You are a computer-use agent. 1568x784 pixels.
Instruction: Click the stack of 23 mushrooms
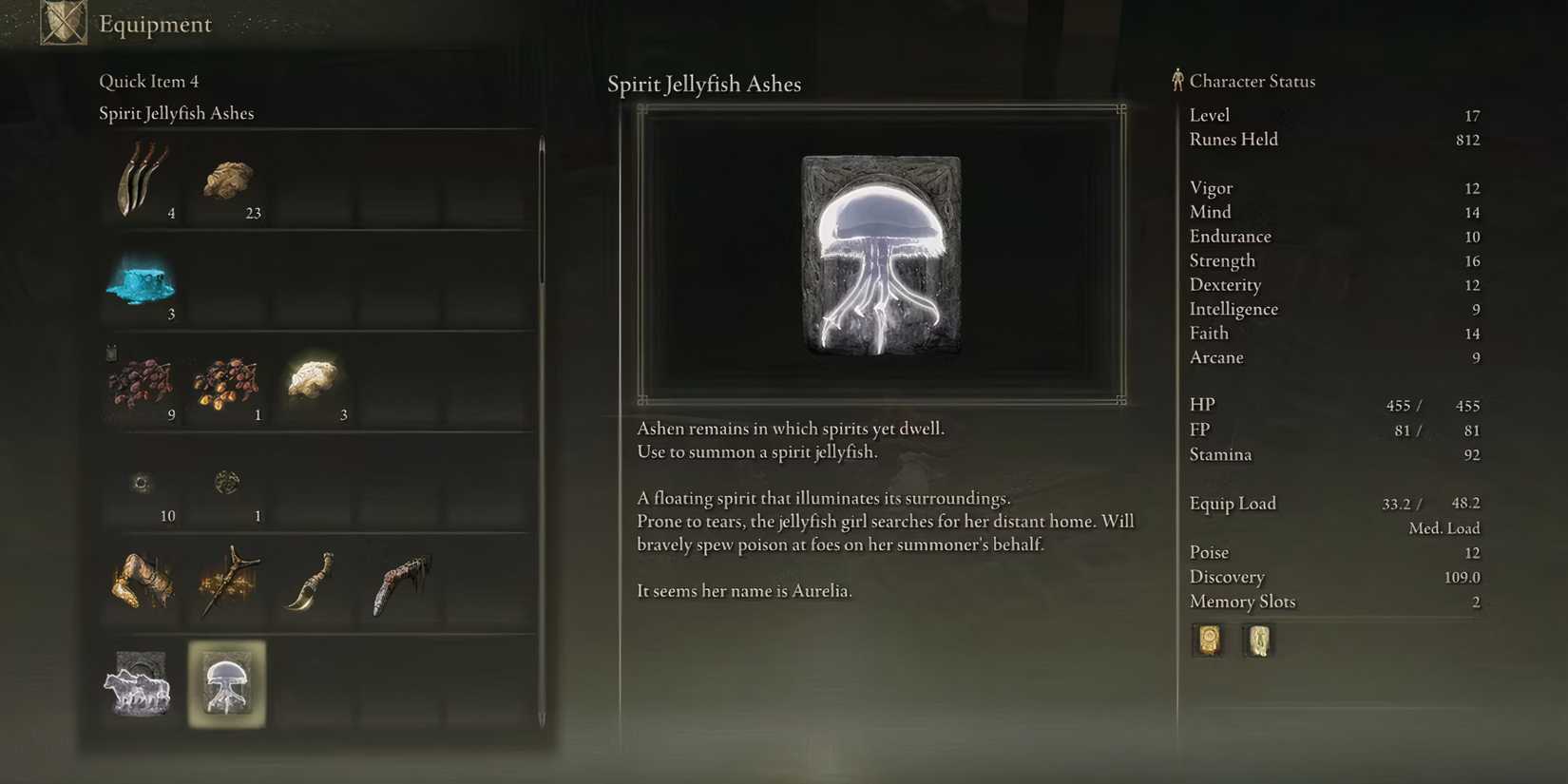228,181
